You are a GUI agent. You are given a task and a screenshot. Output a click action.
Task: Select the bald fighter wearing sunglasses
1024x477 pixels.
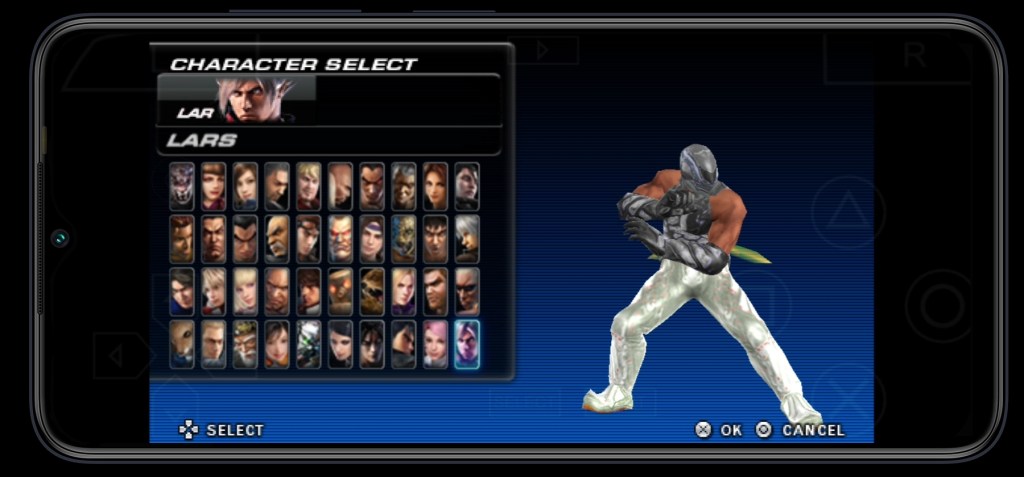[467, 291]
